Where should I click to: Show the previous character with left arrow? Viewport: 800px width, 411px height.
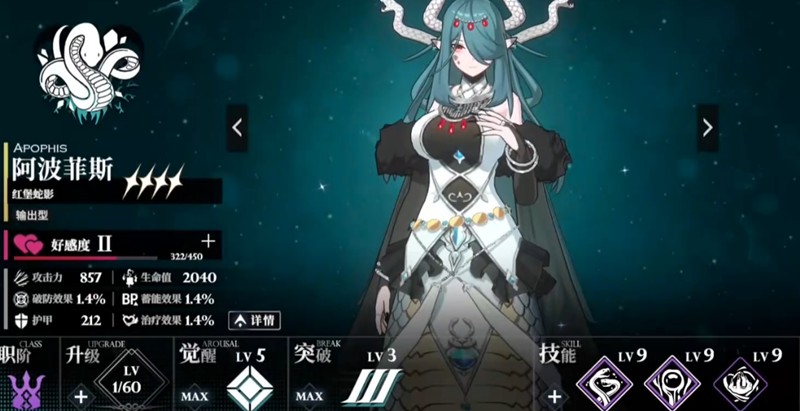coord(237,128)
